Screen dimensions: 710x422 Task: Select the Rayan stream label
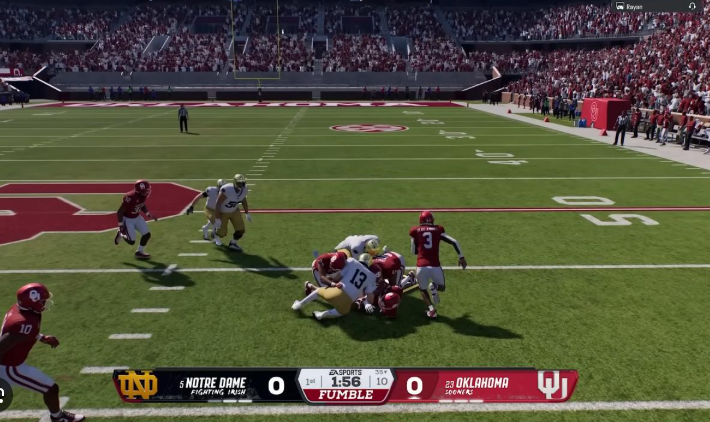(x=634, y=6)
